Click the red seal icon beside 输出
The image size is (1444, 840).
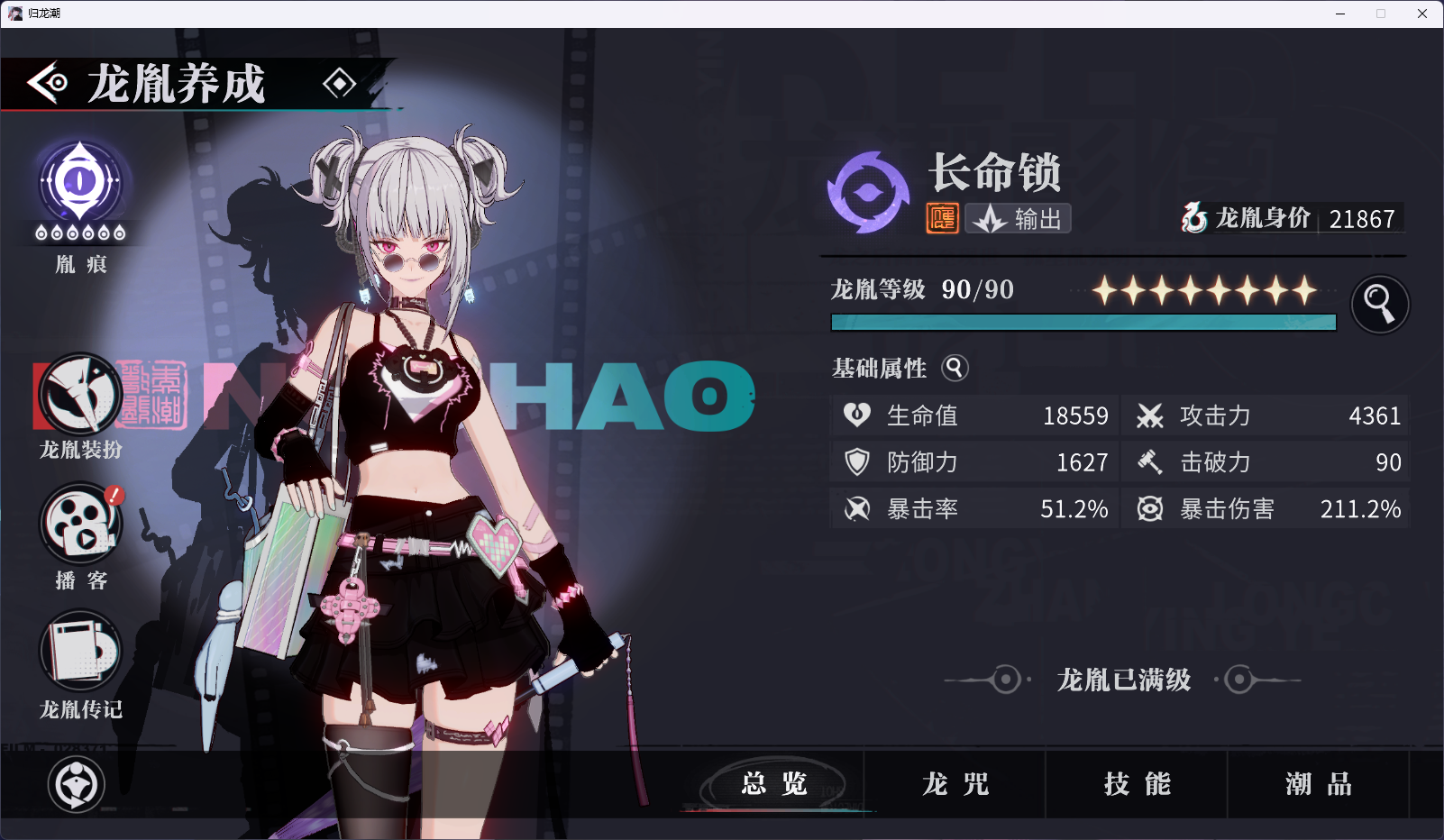point(941,218)
